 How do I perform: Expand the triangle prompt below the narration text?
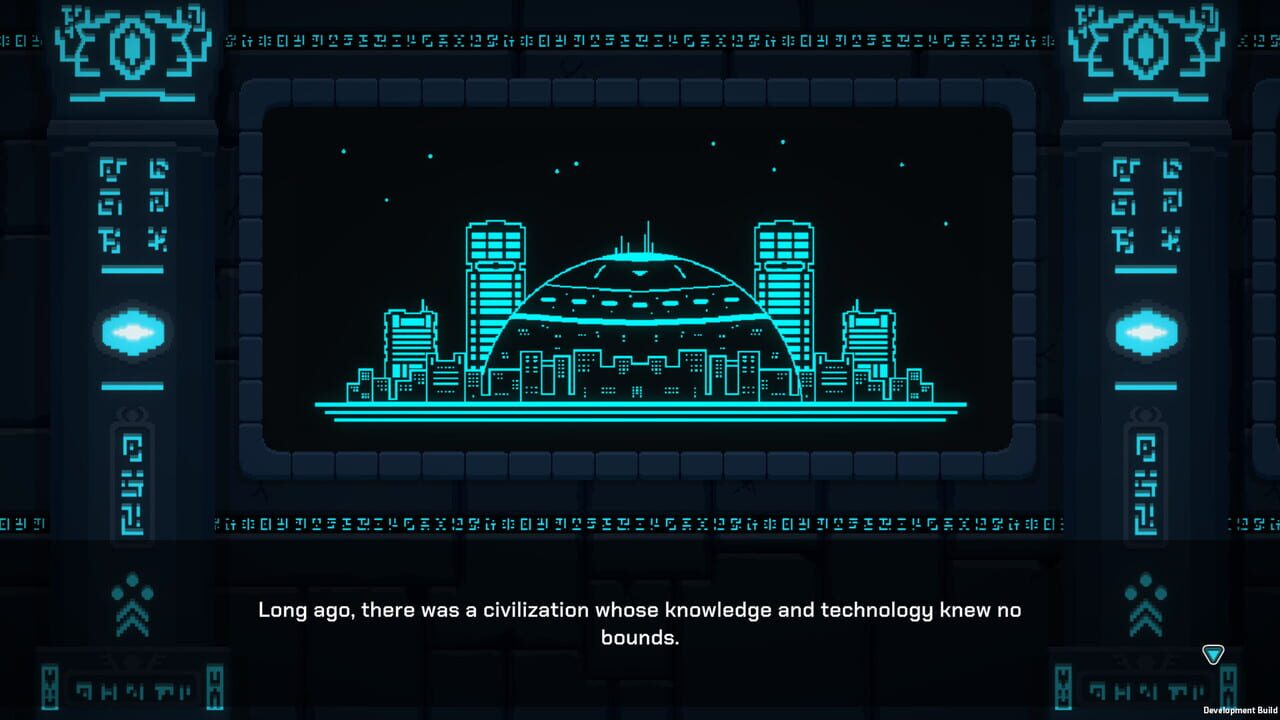point(1213,654)
